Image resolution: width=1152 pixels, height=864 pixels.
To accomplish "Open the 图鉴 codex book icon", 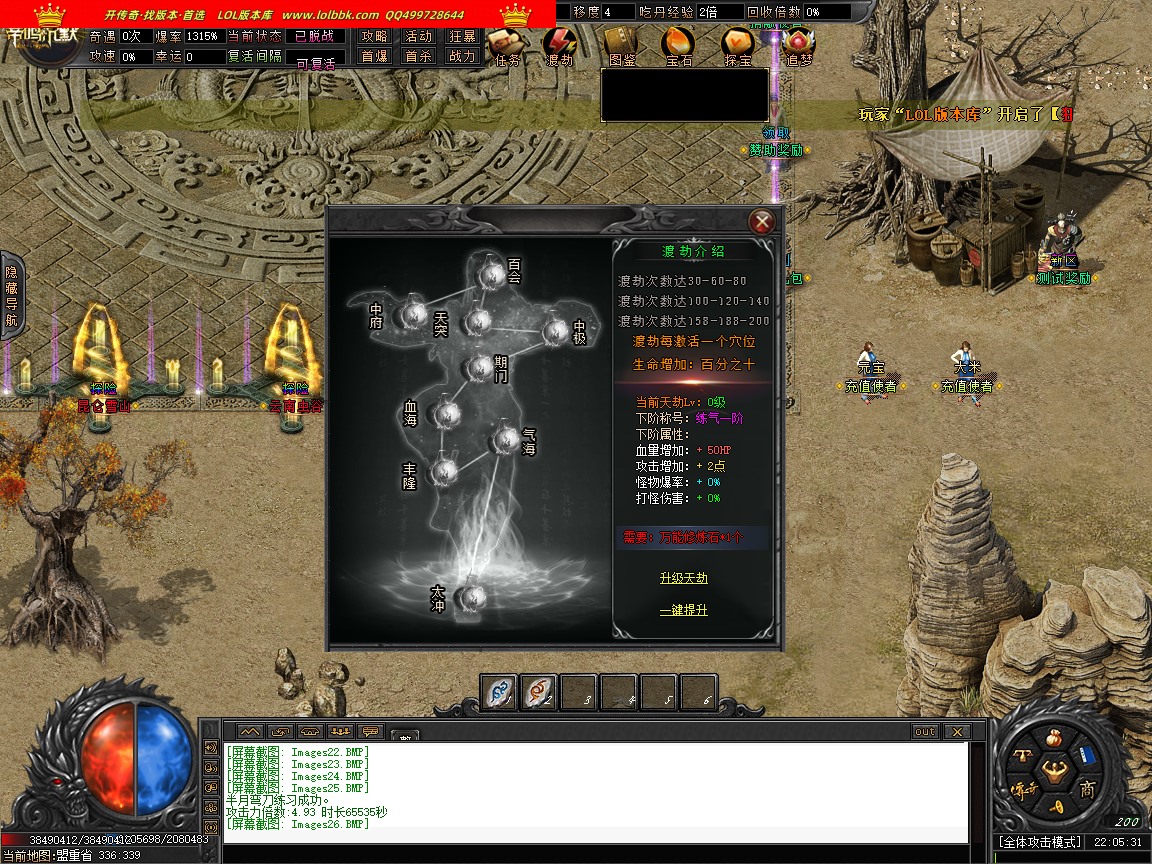I will coord(621,44).
